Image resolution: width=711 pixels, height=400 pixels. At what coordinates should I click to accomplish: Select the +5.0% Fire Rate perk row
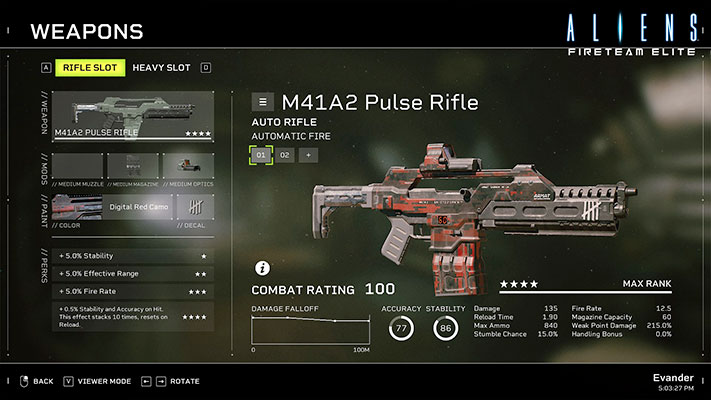(133, 291)
